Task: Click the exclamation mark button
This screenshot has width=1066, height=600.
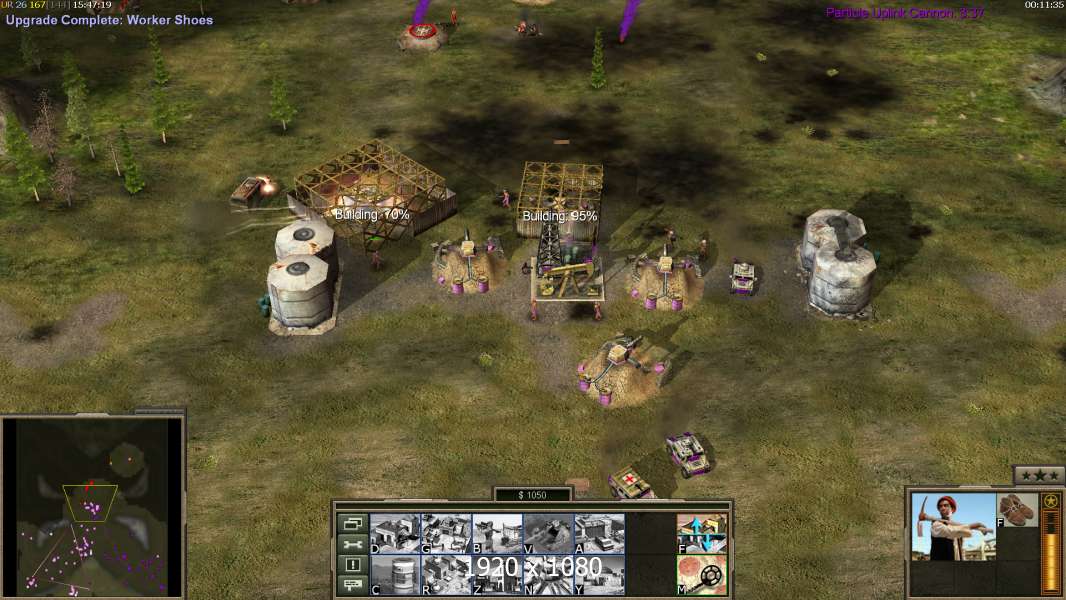Action: pyautogui.click(x=352, y=565)
